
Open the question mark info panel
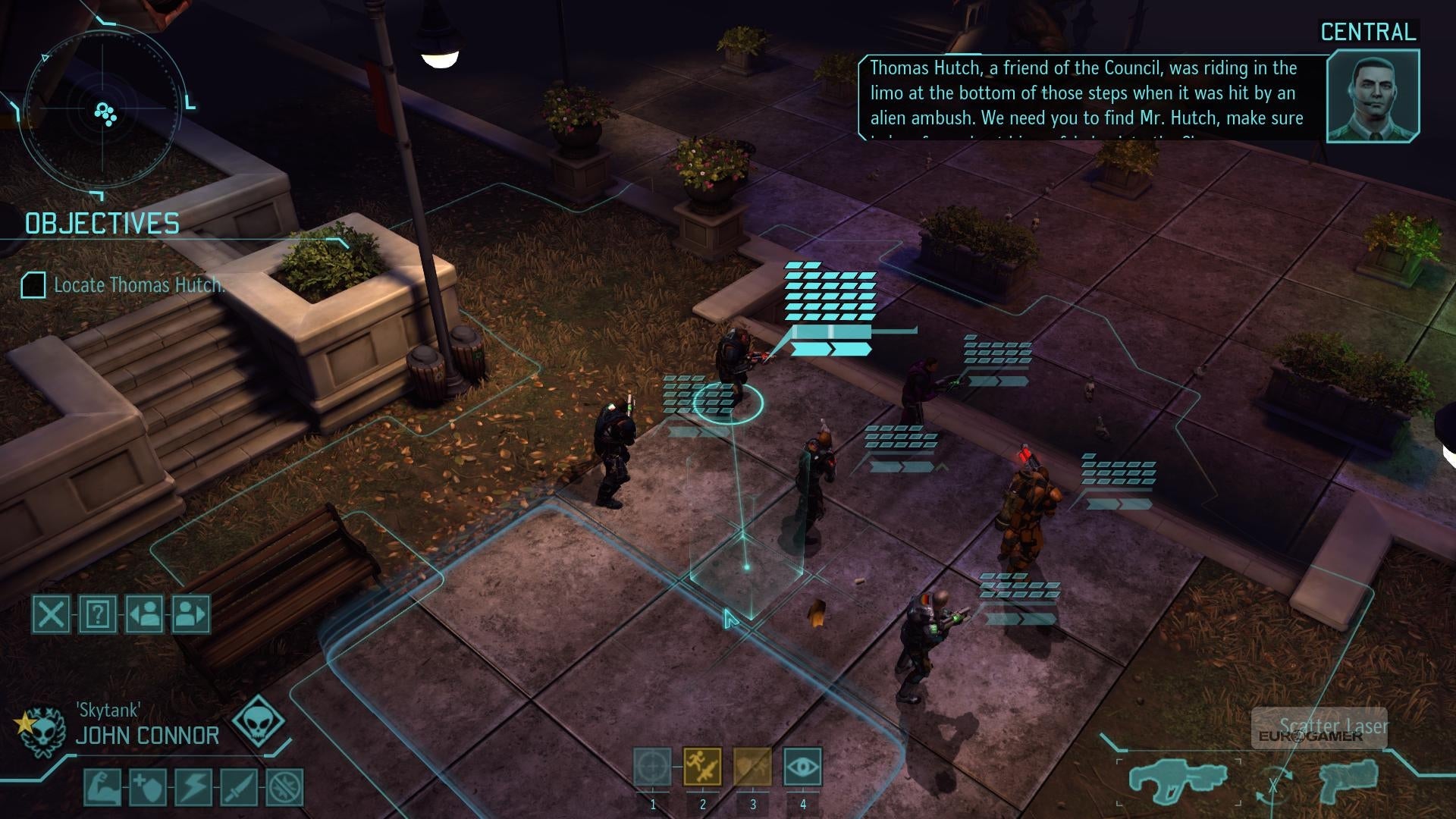click(x=98, y=613)
